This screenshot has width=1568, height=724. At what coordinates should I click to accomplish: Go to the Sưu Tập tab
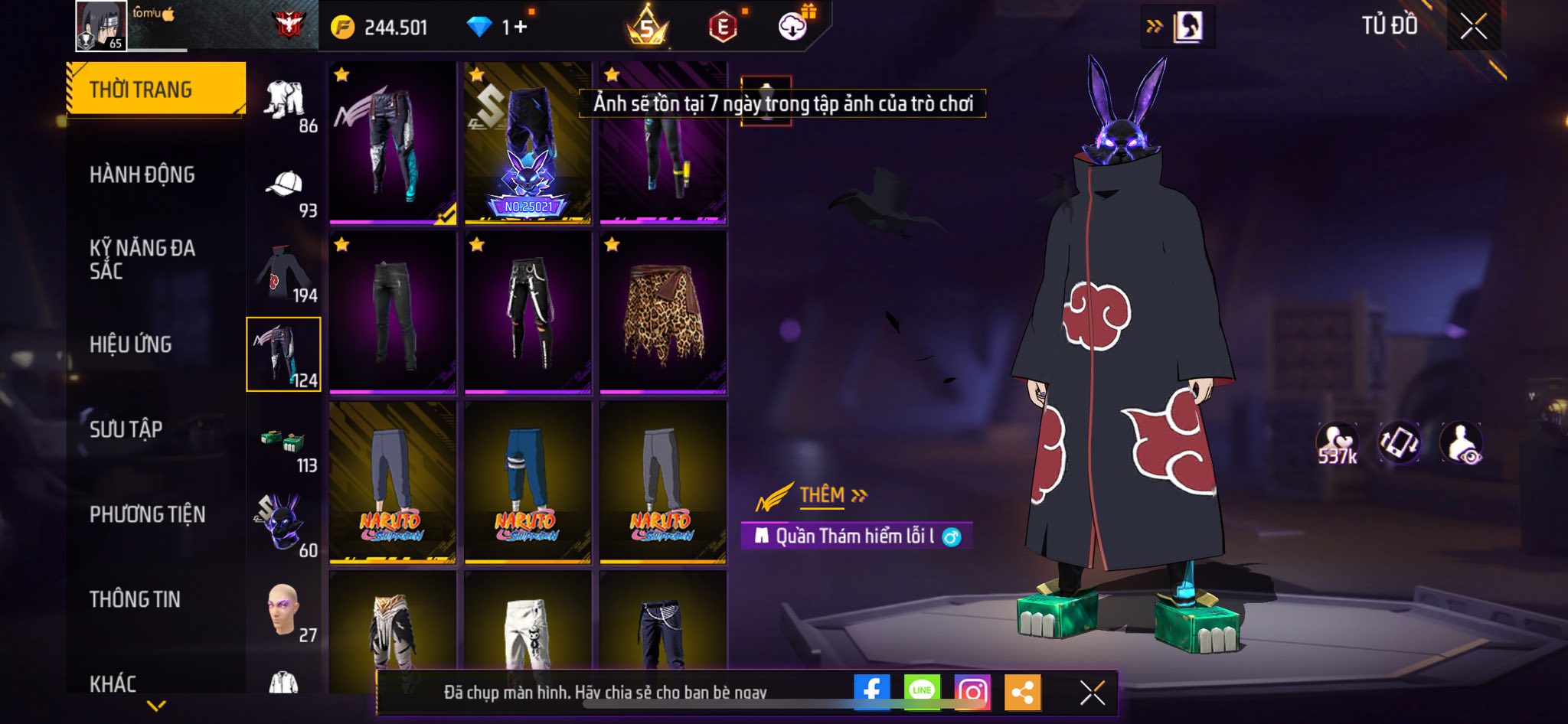[126, 429]
